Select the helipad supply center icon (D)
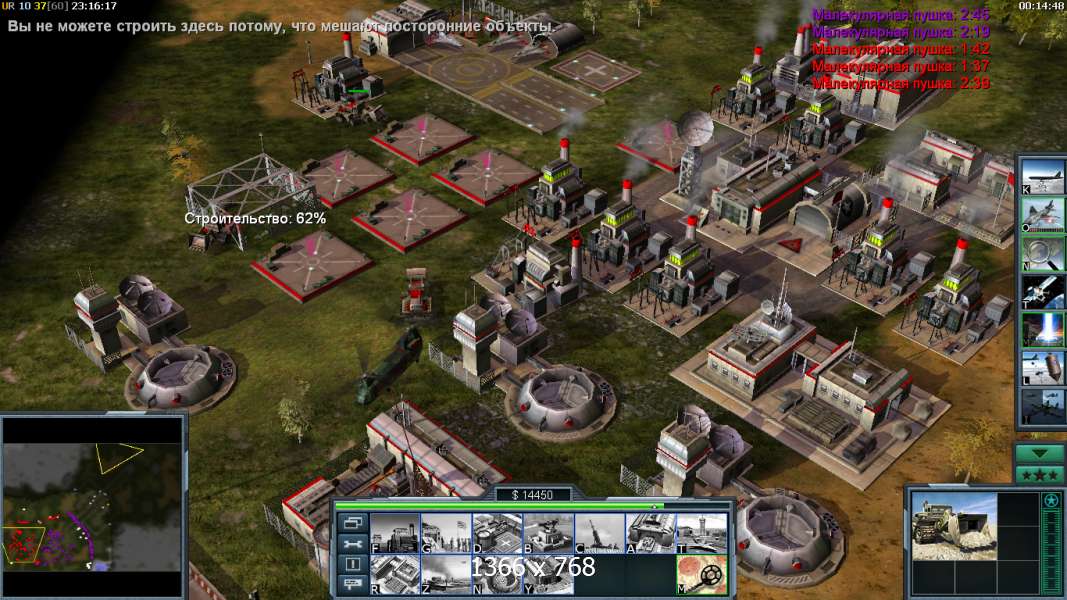Image resolution: width=1067 pixels, height=600 pixels. point(497,533)
